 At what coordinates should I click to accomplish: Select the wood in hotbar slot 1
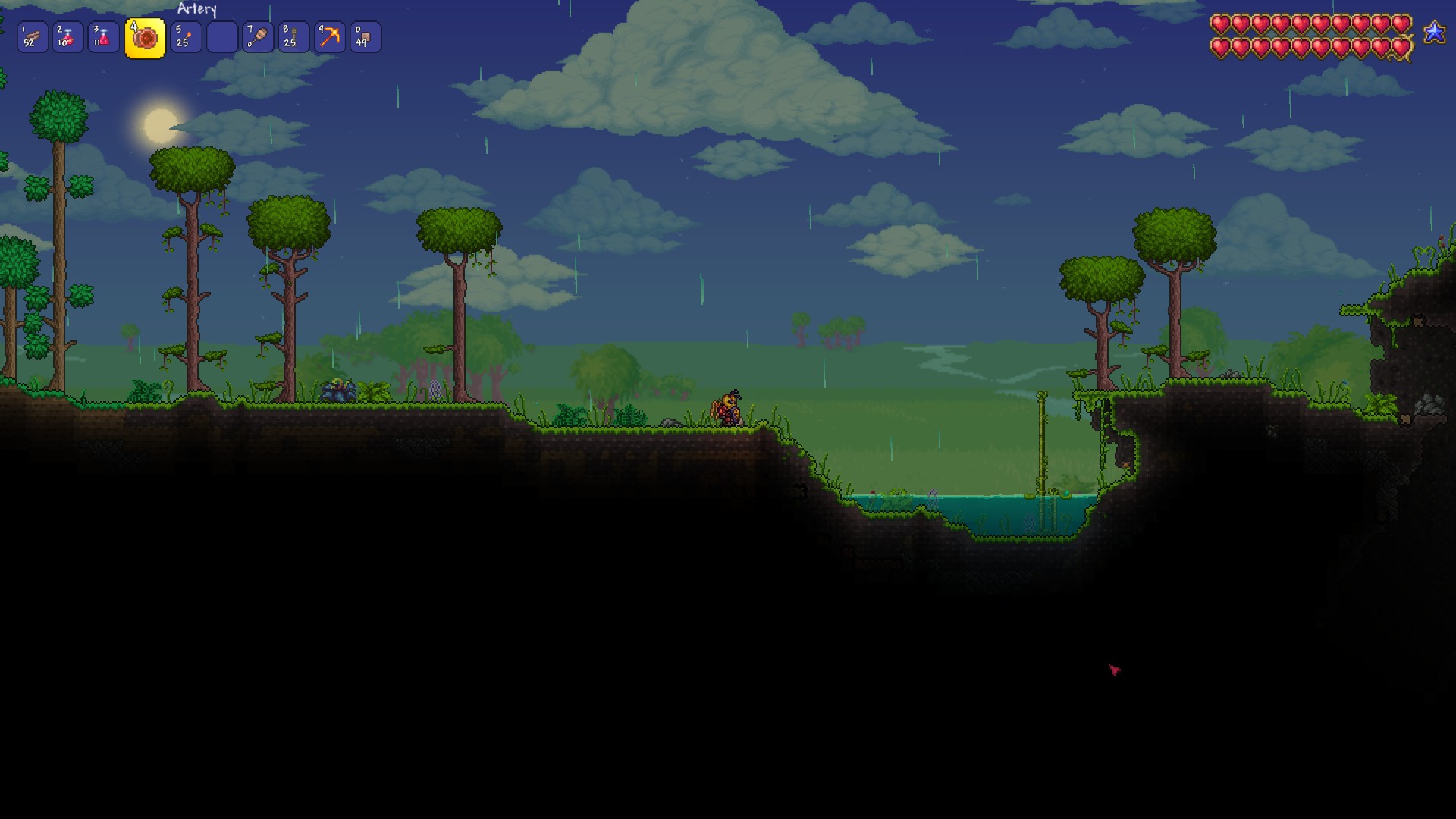33,36
